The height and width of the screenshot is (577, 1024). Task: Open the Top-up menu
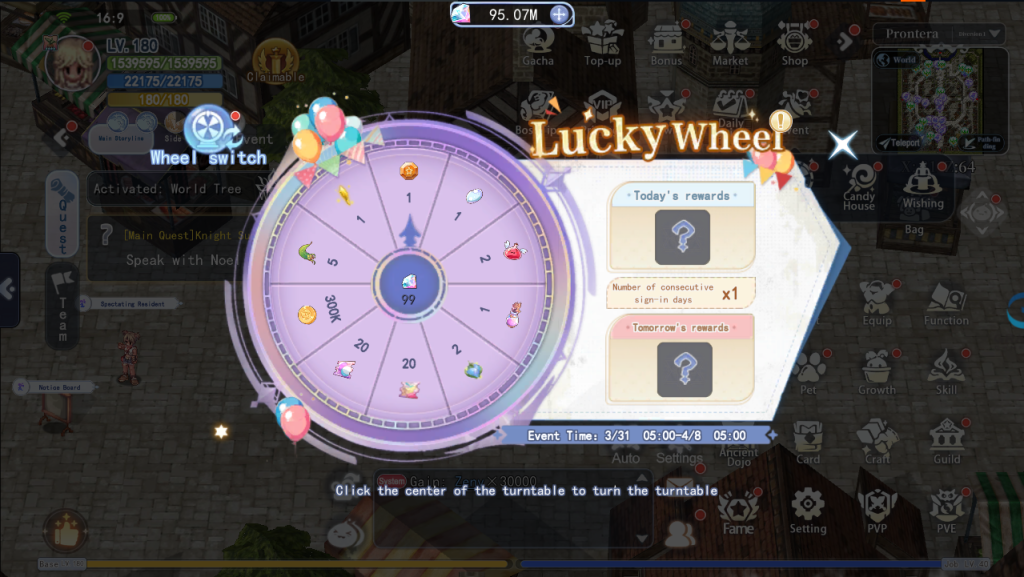(602, 44)
